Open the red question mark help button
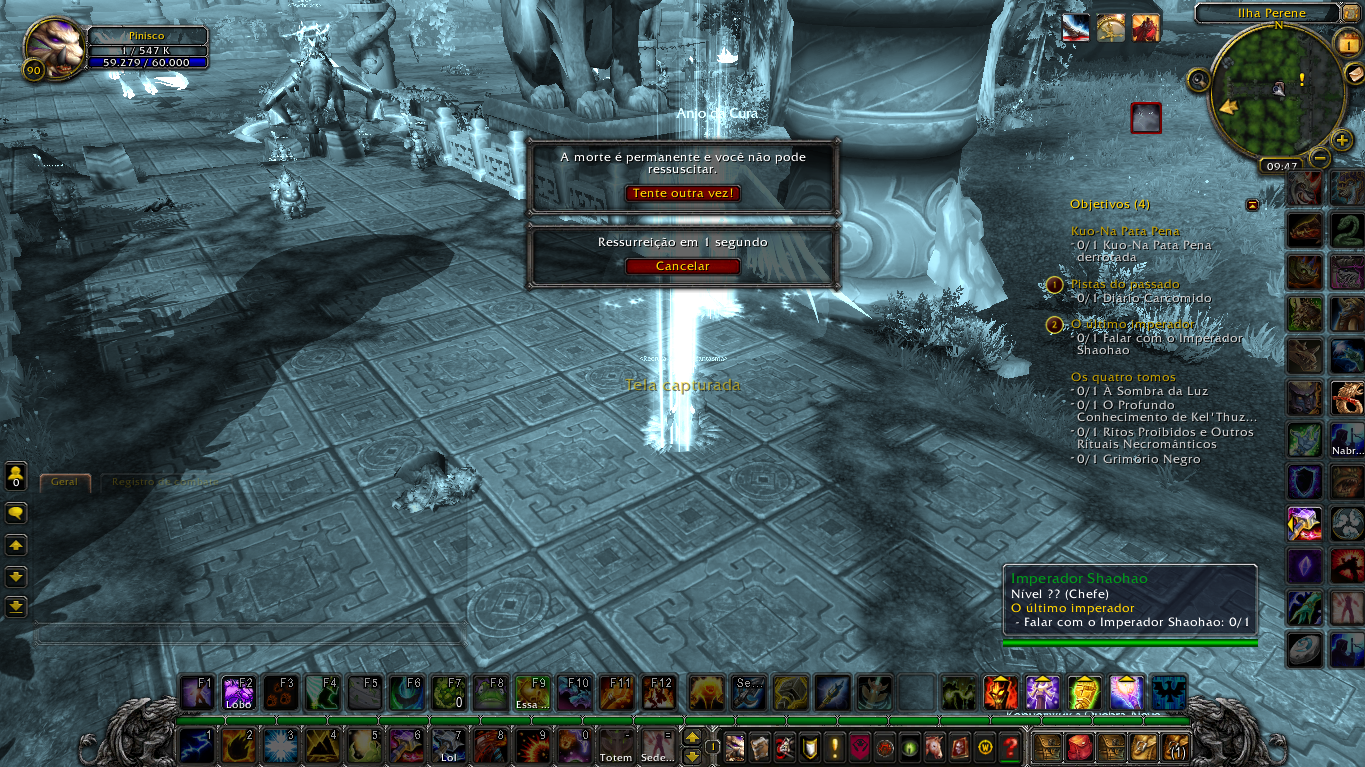Viewport: 1365px width, 767px height. click(x=1010, y=747)
